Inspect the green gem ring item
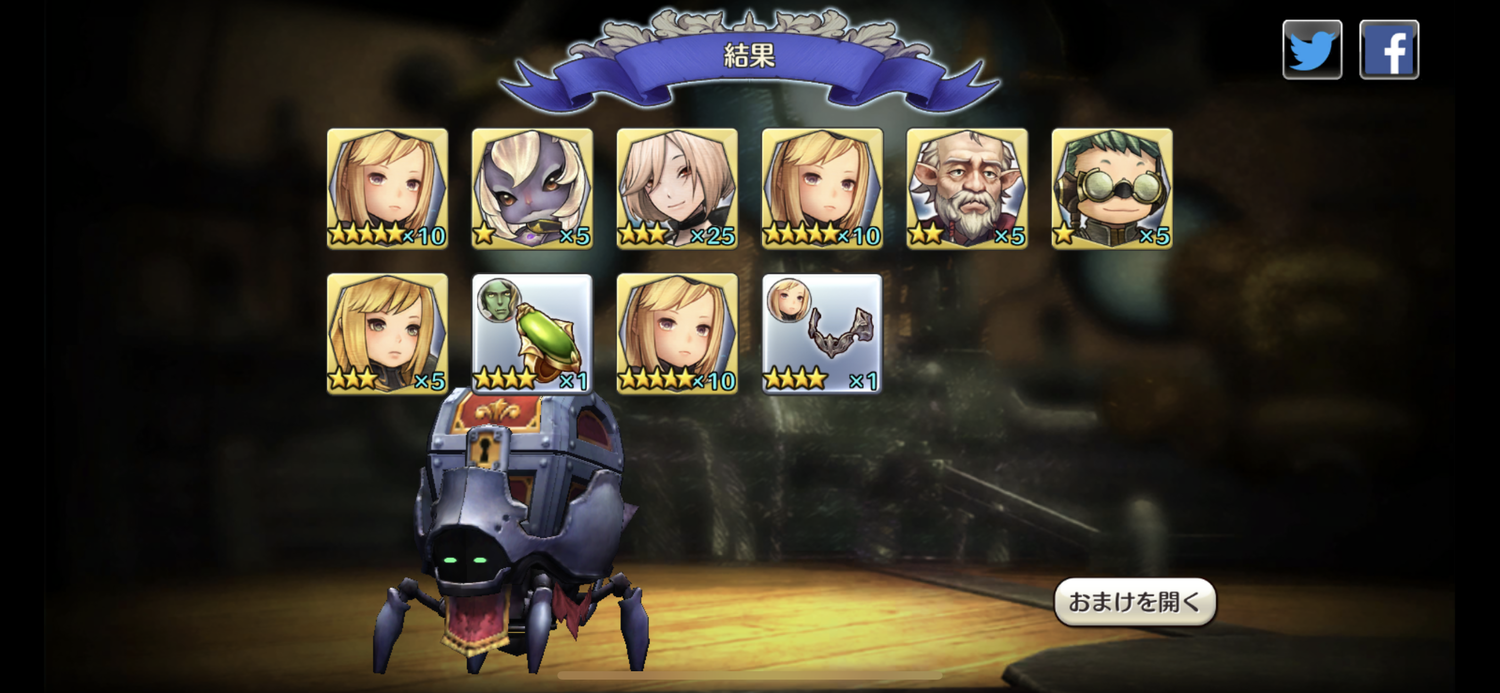 coord(532,333)
